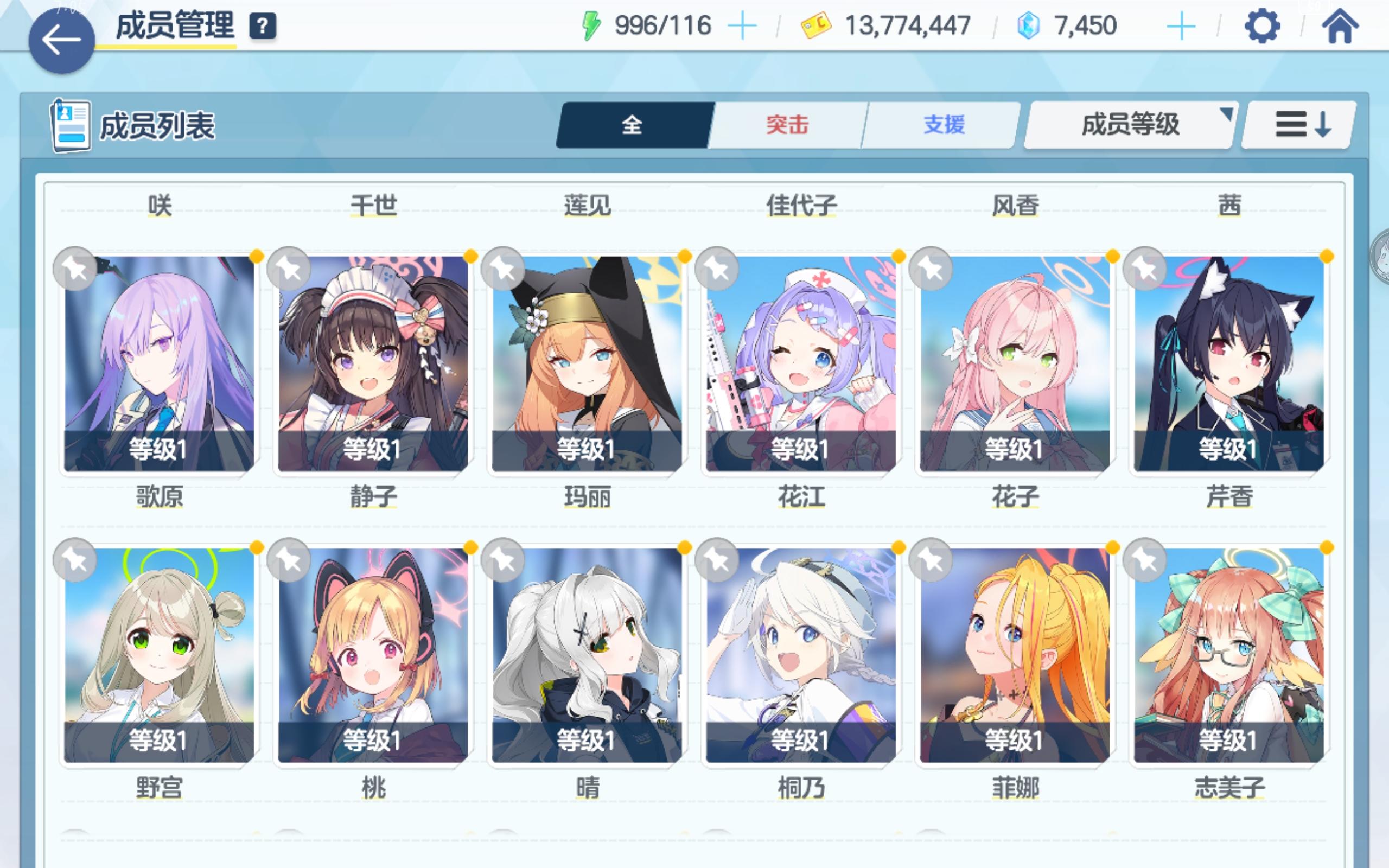This screenshot has width=1389, height=868.
Task: Select the 全 filter tab
Action: point(632,124)
